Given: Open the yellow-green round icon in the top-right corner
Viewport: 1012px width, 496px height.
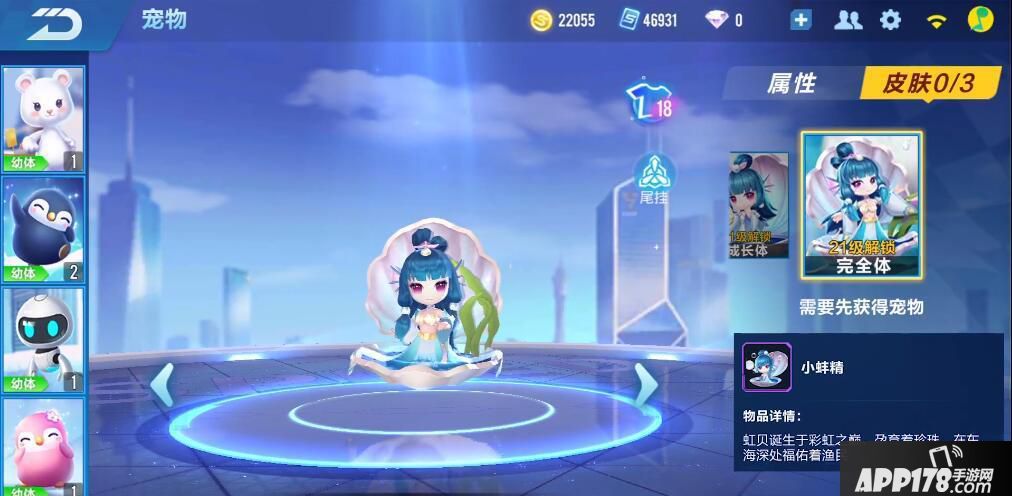Looking at the screenshot, I should pos(979,20).
